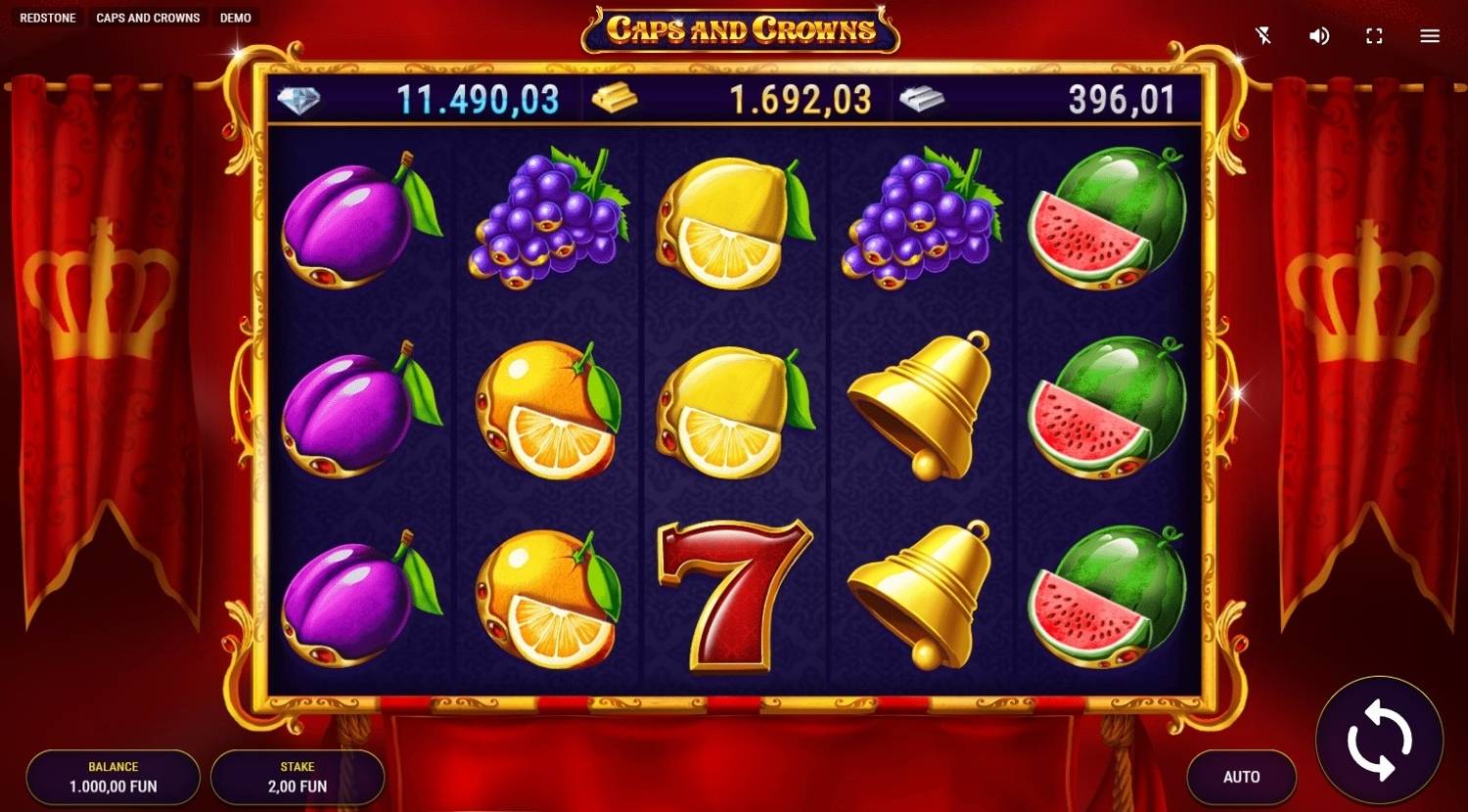Switch off turbo spin lightning toggle
Viewport: 1468px width, 812px height.
pyautogui.click(x=1263, y=35)
